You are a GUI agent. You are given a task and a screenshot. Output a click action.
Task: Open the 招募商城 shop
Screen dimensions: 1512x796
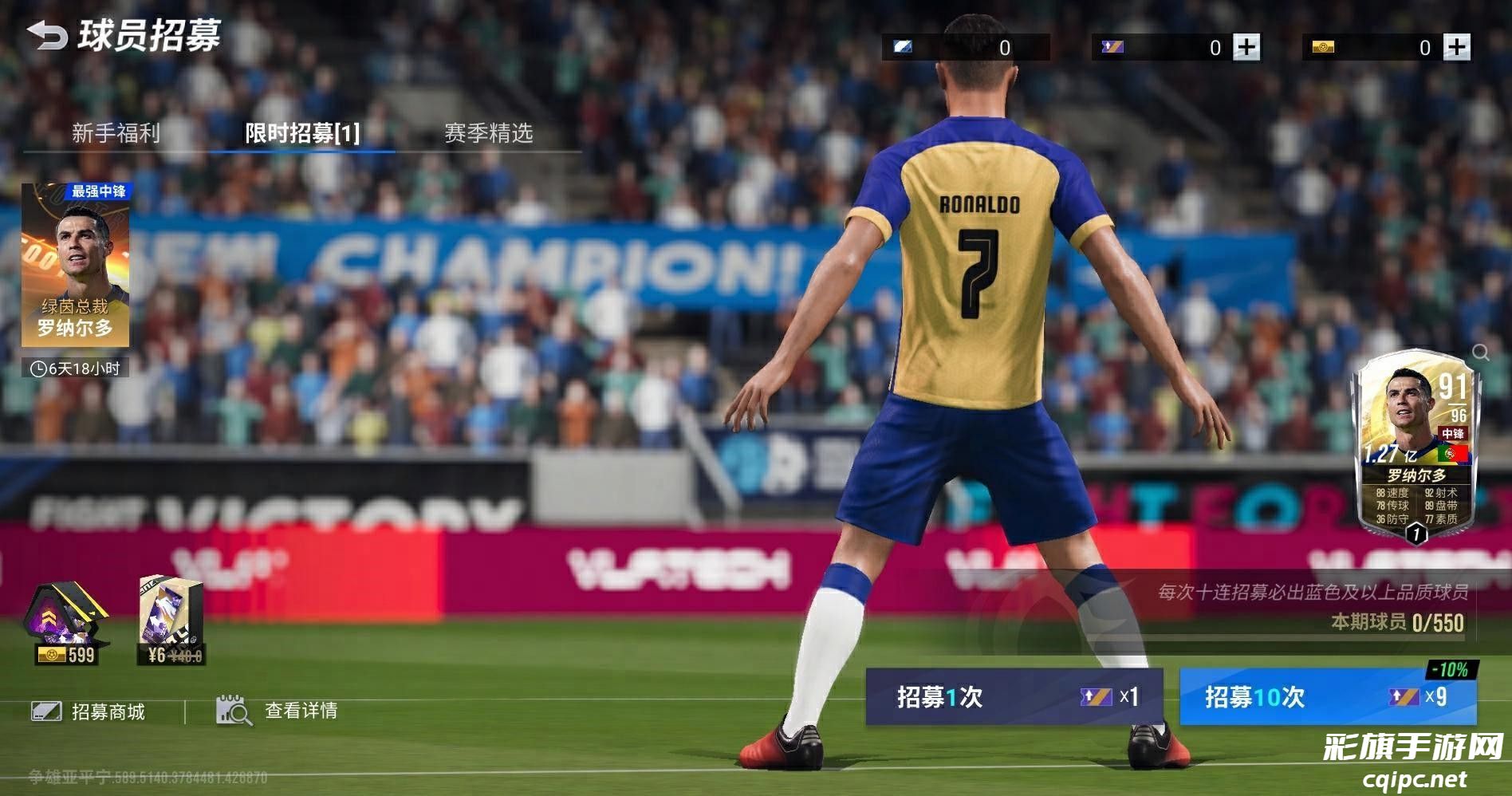click(89, 711)
